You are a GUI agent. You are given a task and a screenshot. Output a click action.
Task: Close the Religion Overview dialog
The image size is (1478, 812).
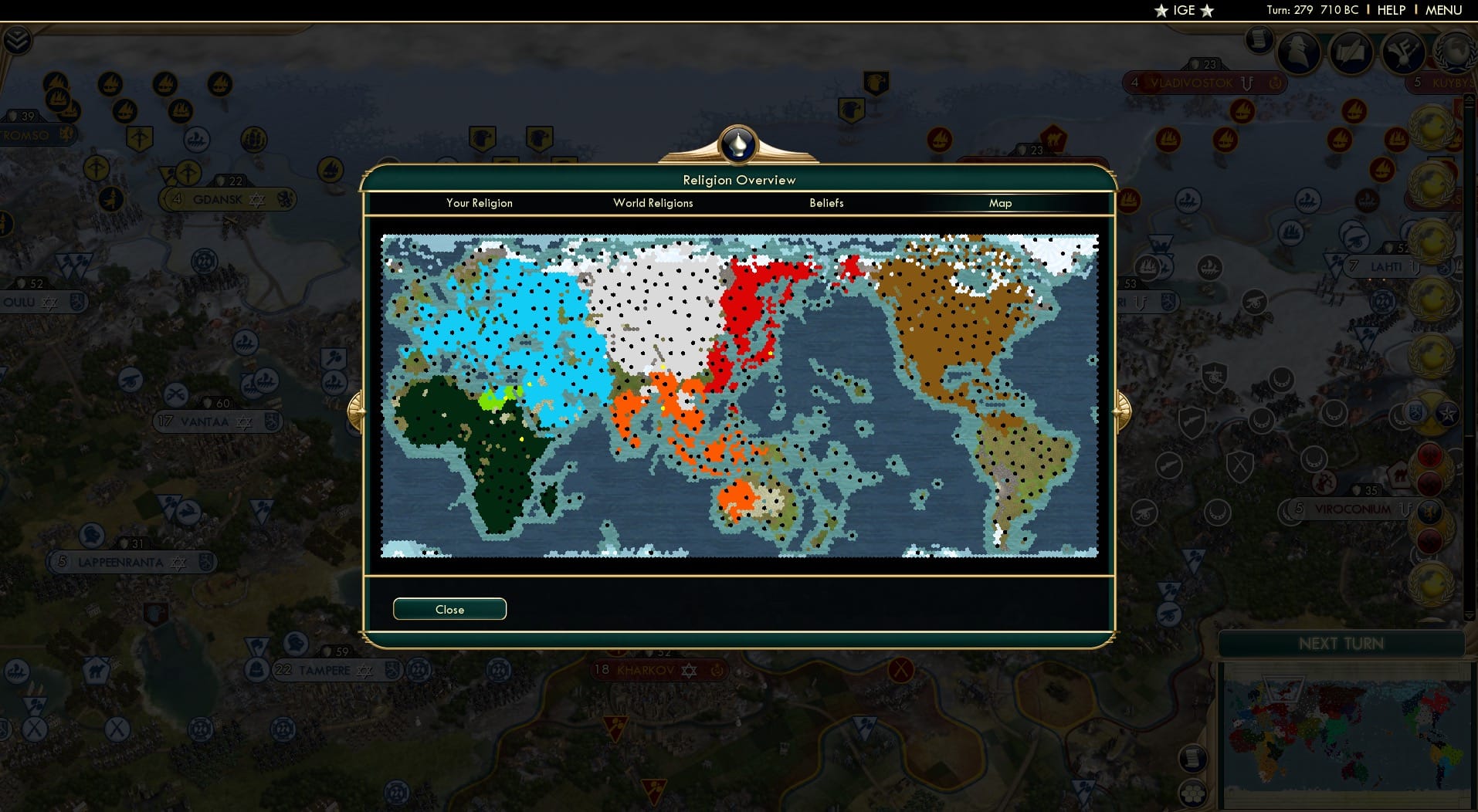tap(449, 609)
